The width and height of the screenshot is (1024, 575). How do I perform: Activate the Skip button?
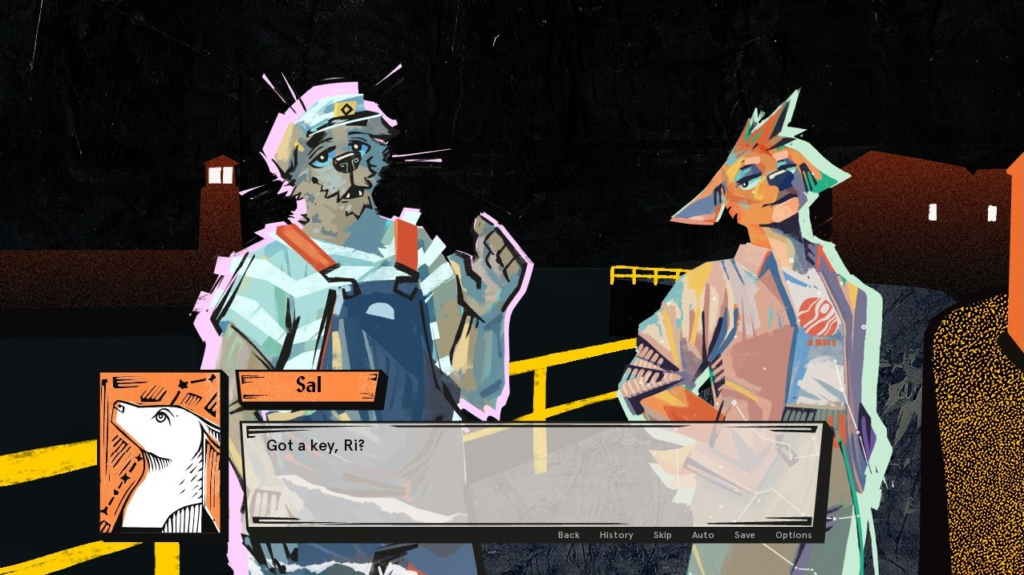coord(662,535)
